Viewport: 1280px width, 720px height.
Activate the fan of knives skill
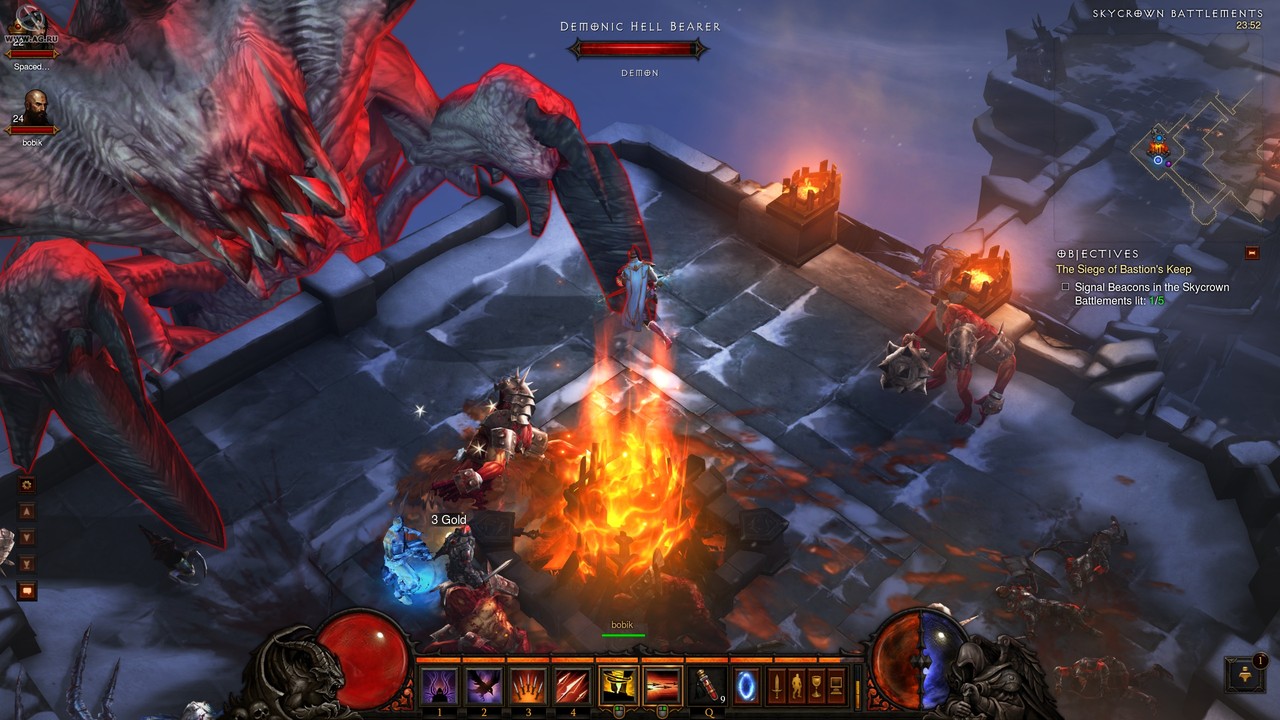click(530, 687)
